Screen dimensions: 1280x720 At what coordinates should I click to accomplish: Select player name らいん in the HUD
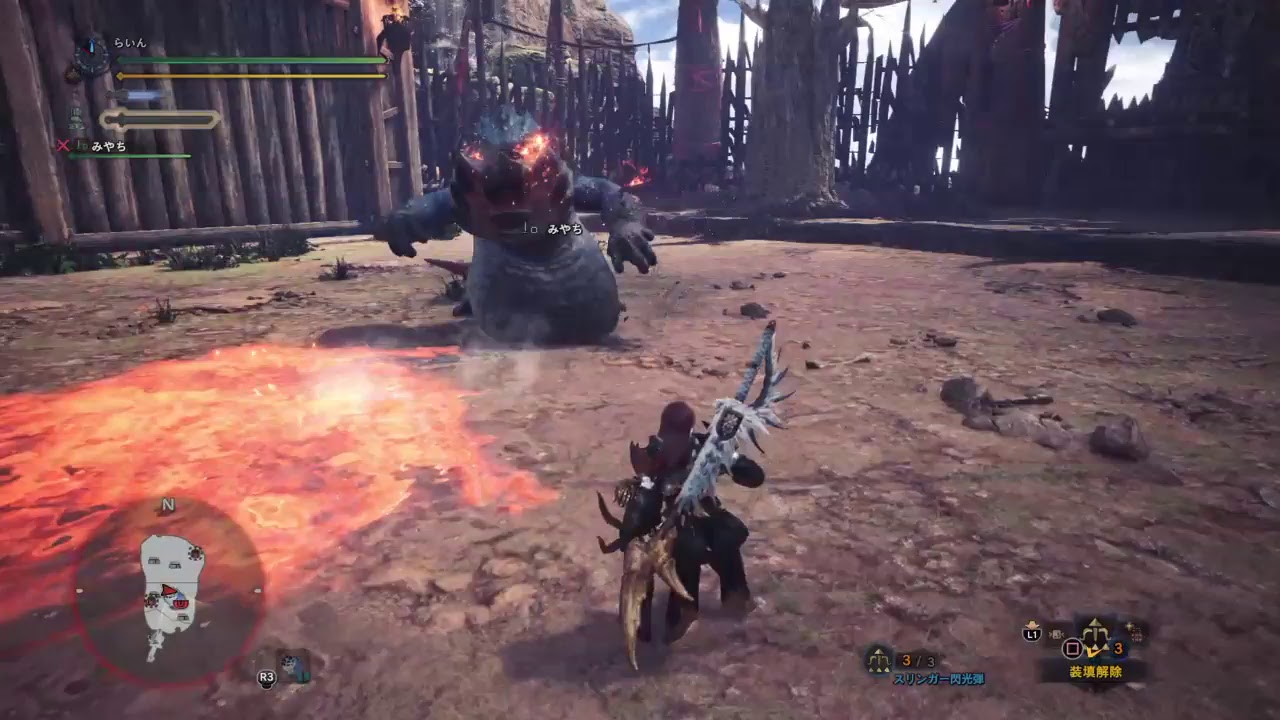point(130,42)
